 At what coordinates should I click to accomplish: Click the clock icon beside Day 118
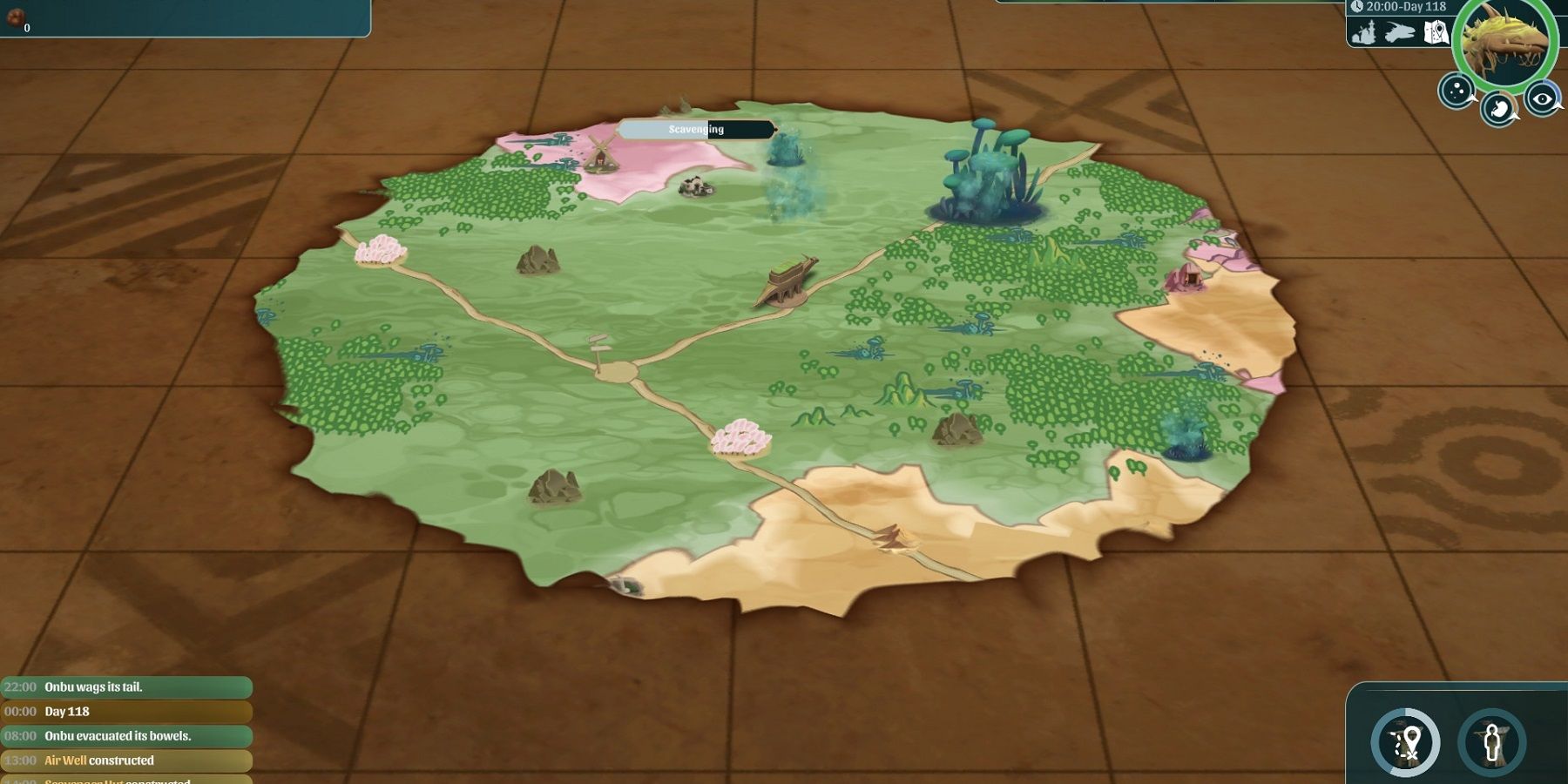point(1357,5)
